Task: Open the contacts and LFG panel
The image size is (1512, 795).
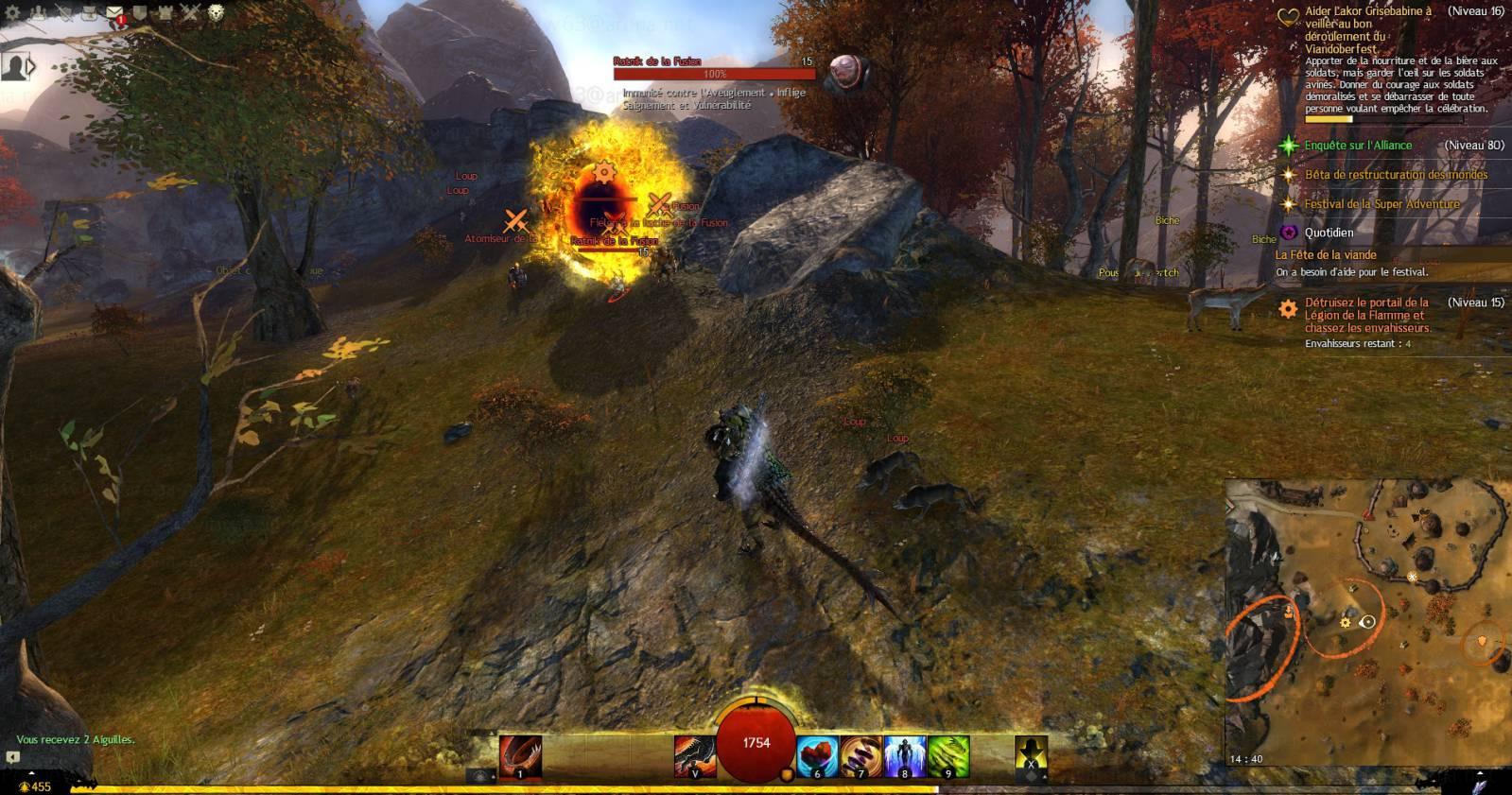Action: 38,12
